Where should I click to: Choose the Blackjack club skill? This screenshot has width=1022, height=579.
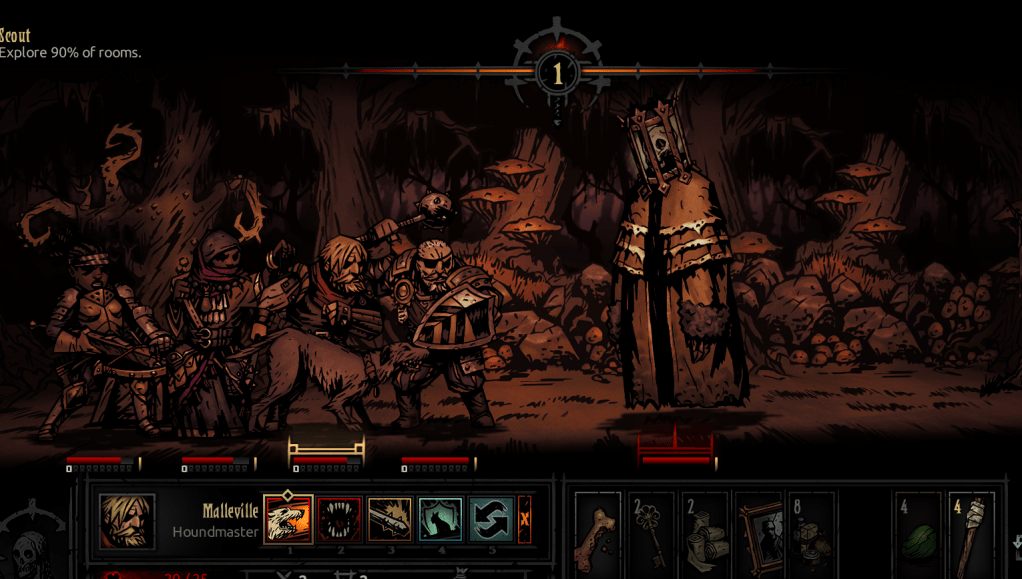click(390, 520)
